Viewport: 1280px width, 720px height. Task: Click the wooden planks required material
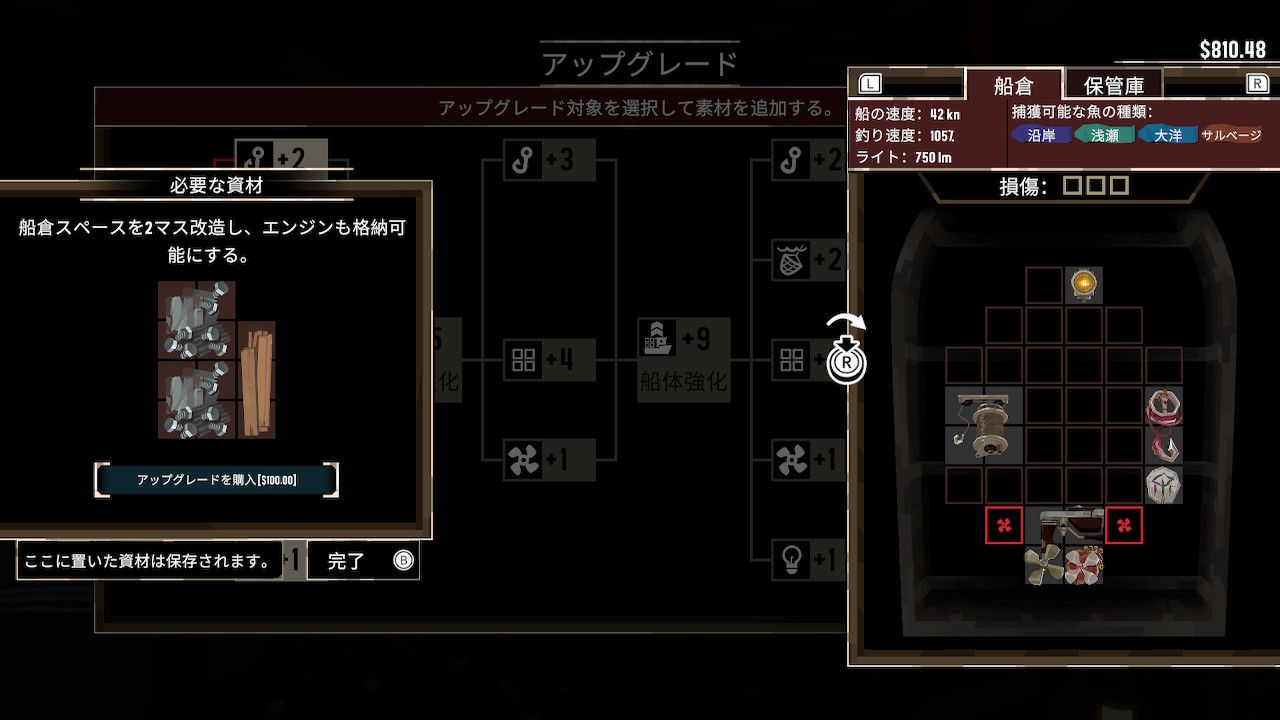(x=256, y=380)
